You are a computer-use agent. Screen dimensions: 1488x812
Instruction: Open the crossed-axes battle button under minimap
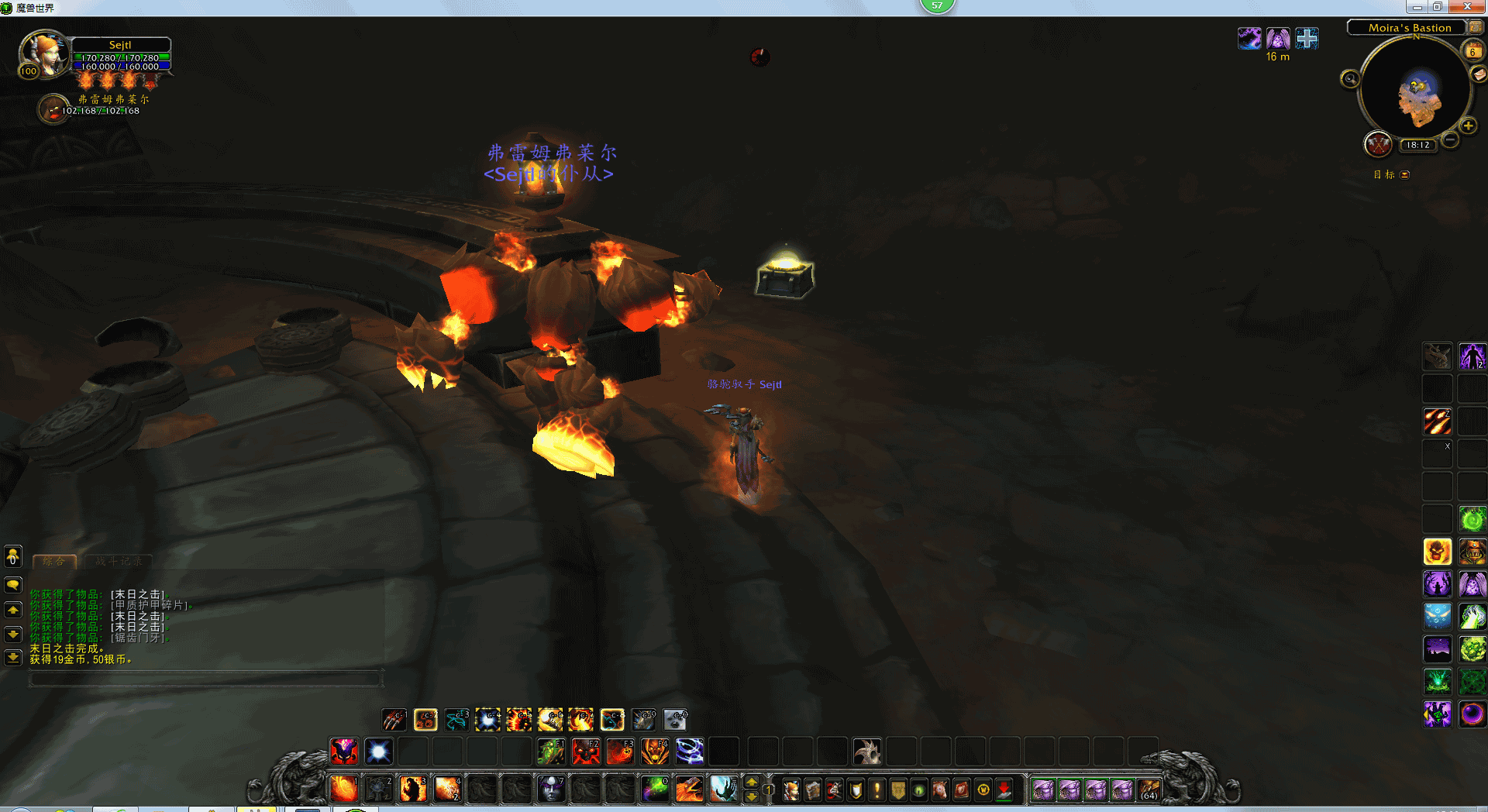tap(1378, 144)
